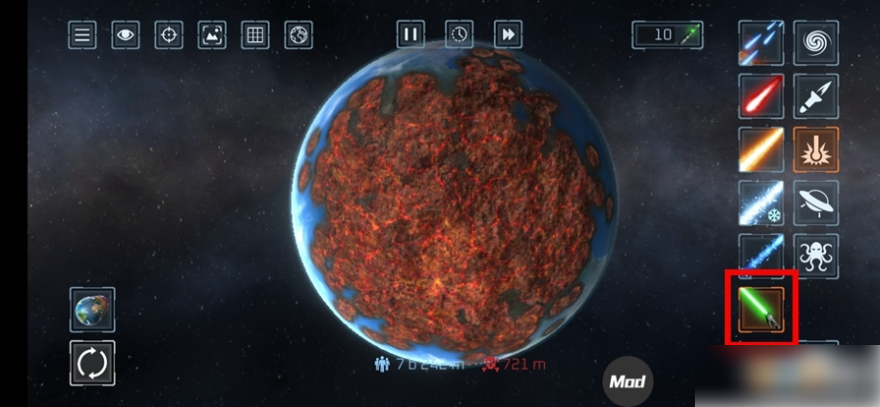This screenshot has width=880, height=407.
Task: Choose the red laser weapon
Action: [x=761, y=97]
